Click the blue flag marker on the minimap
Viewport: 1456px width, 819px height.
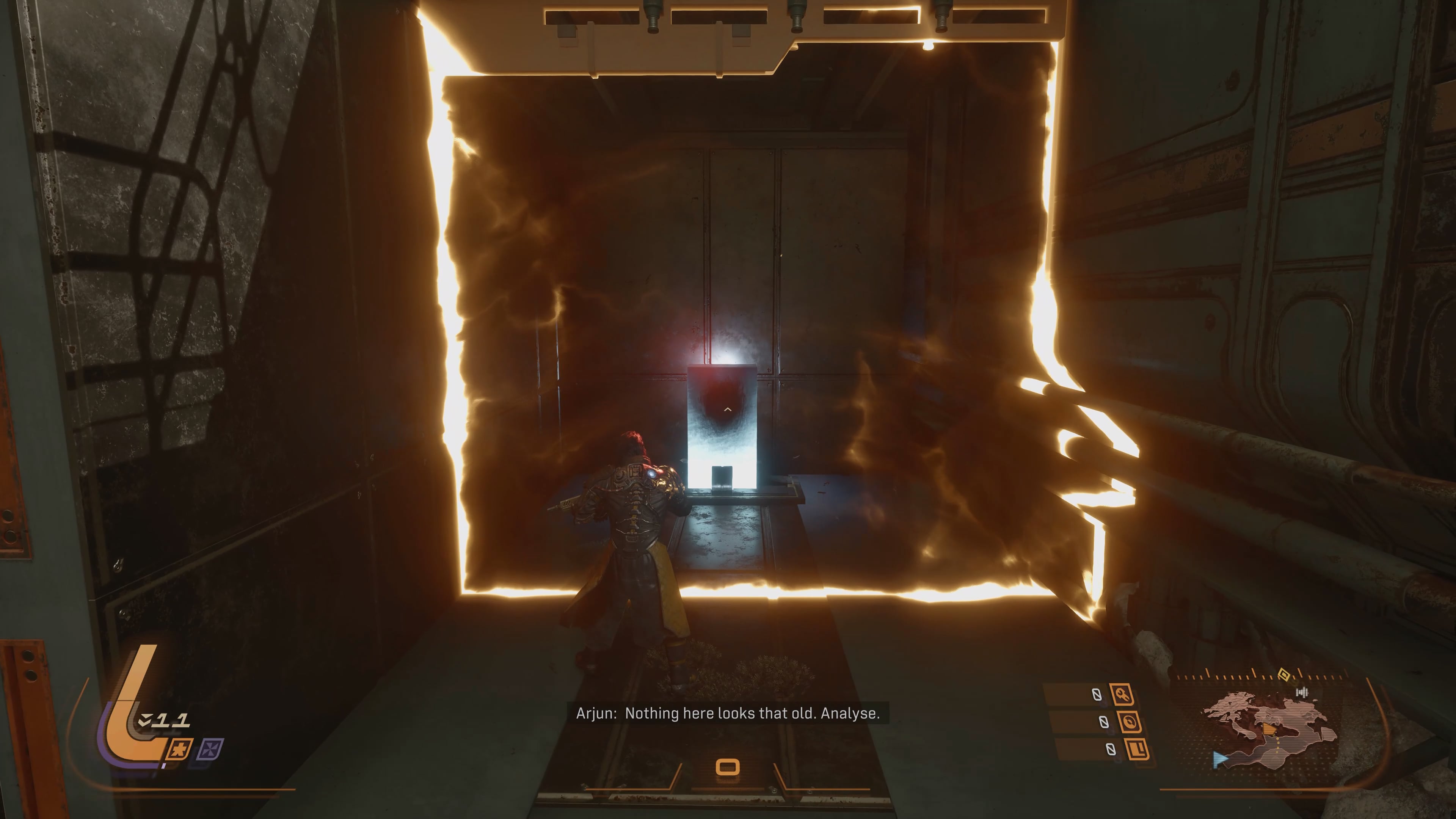(x=1220, y=759)
